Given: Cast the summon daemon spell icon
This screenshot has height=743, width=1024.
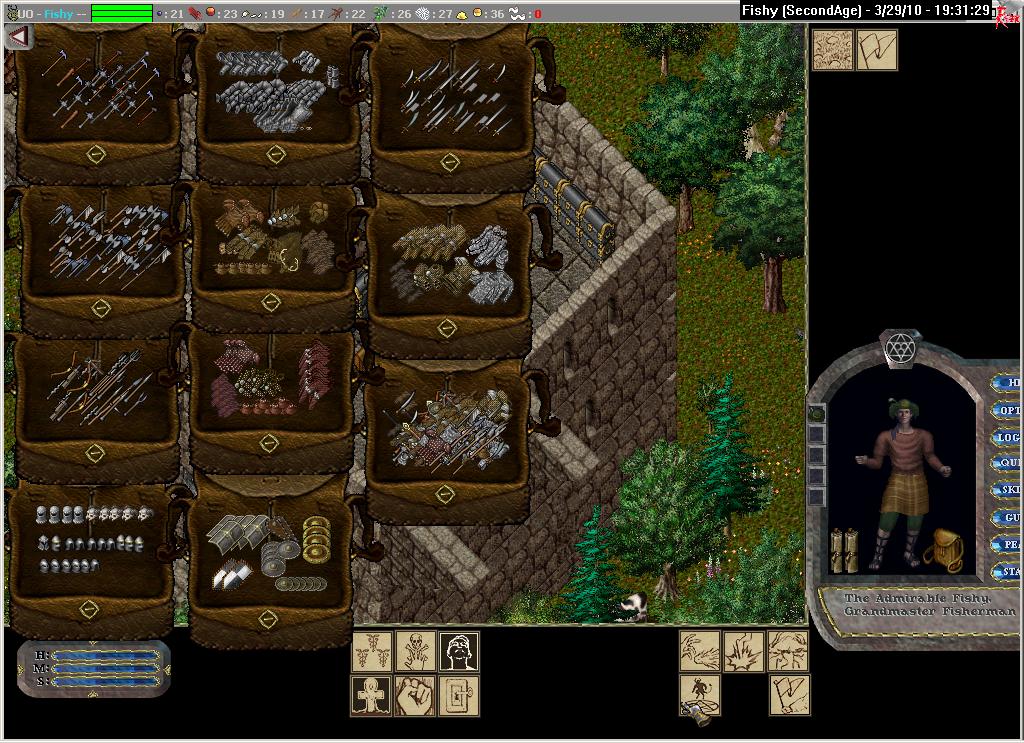Looking at the screenshot, I should tap(700, 692).
